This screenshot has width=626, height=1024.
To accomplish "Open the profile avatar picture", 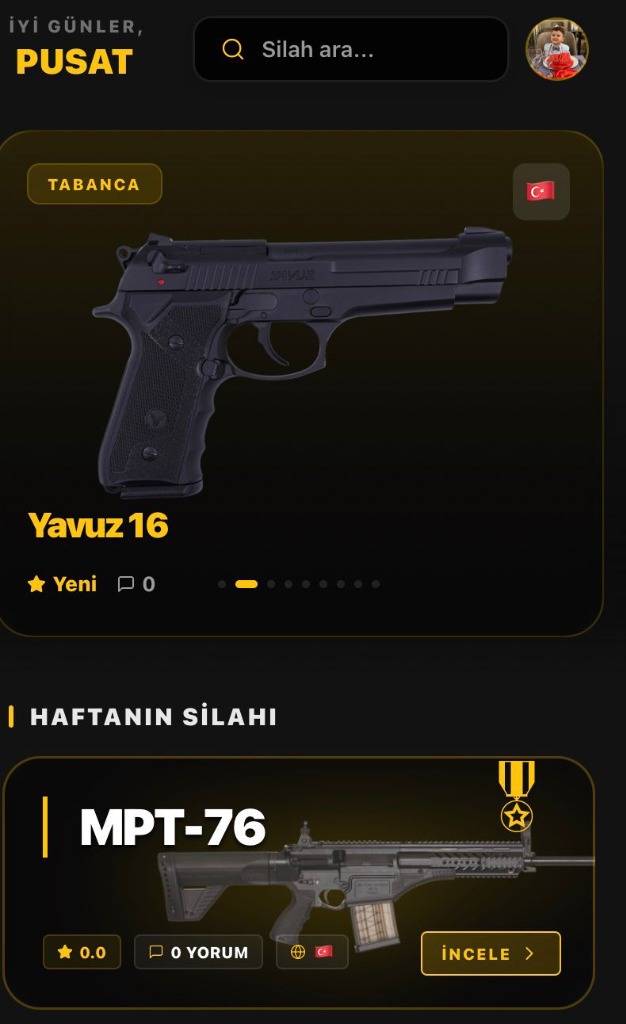I will coord(557,49).
